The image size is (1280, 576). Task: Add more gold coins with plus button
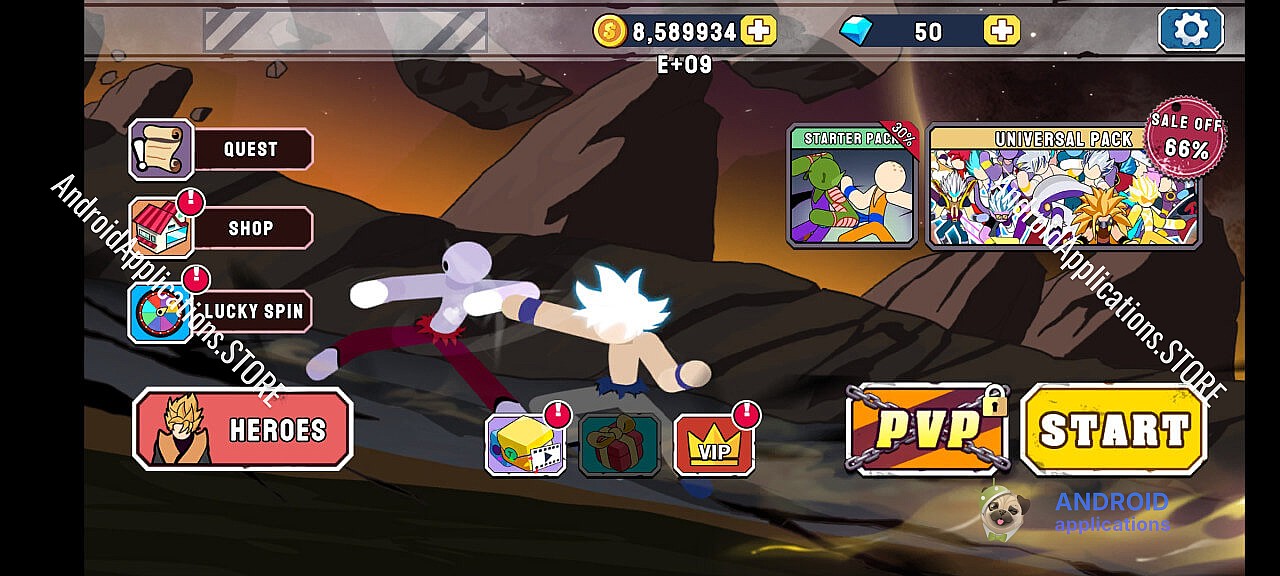759,31
